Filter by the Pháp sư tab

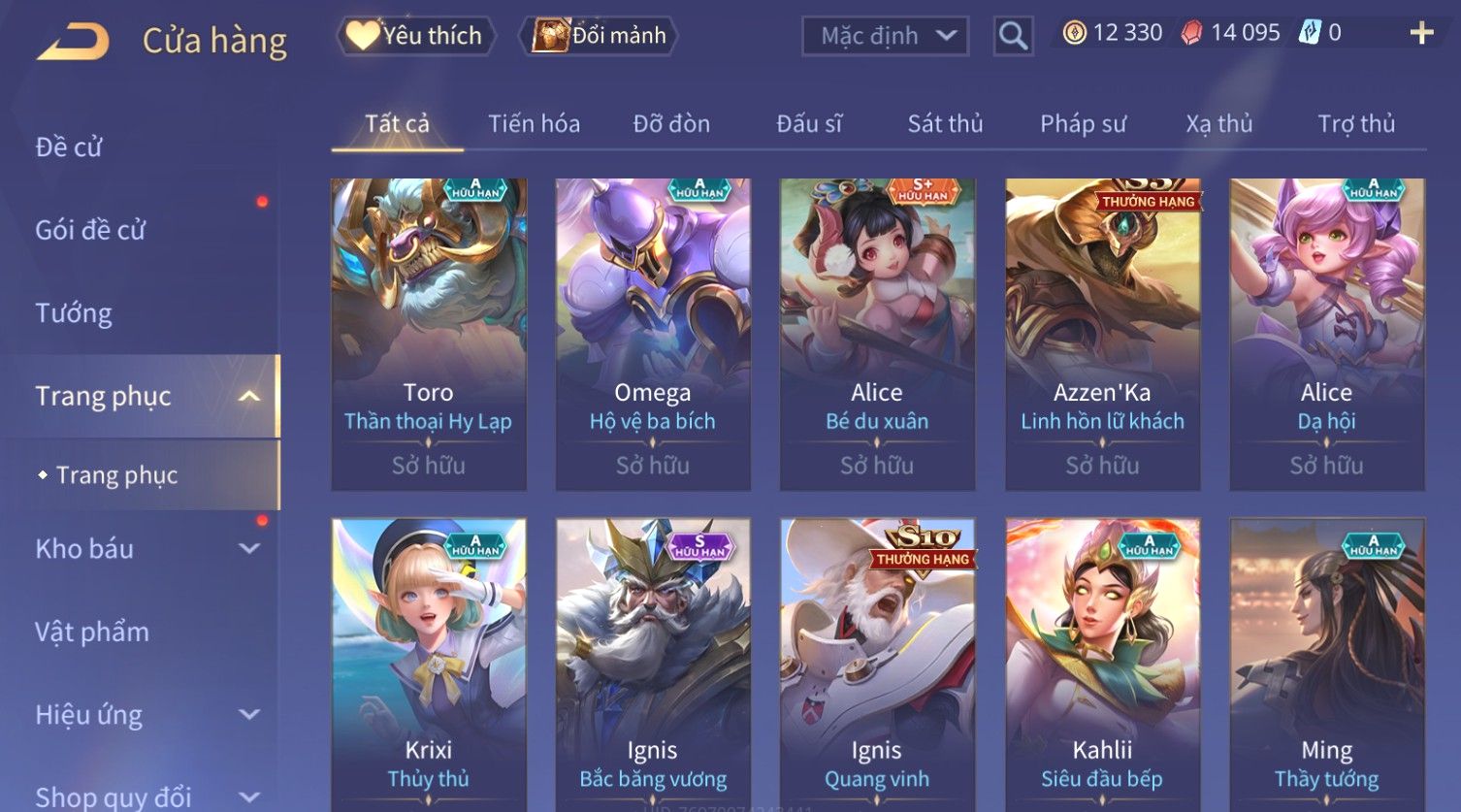(1083, 124)
